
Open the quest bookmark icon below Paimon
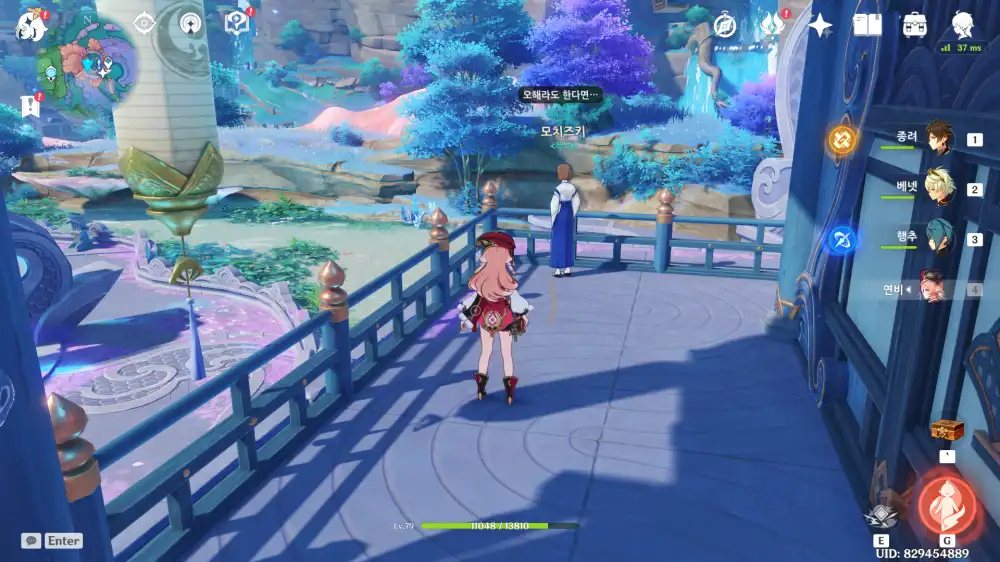click(x=29, y=105)
